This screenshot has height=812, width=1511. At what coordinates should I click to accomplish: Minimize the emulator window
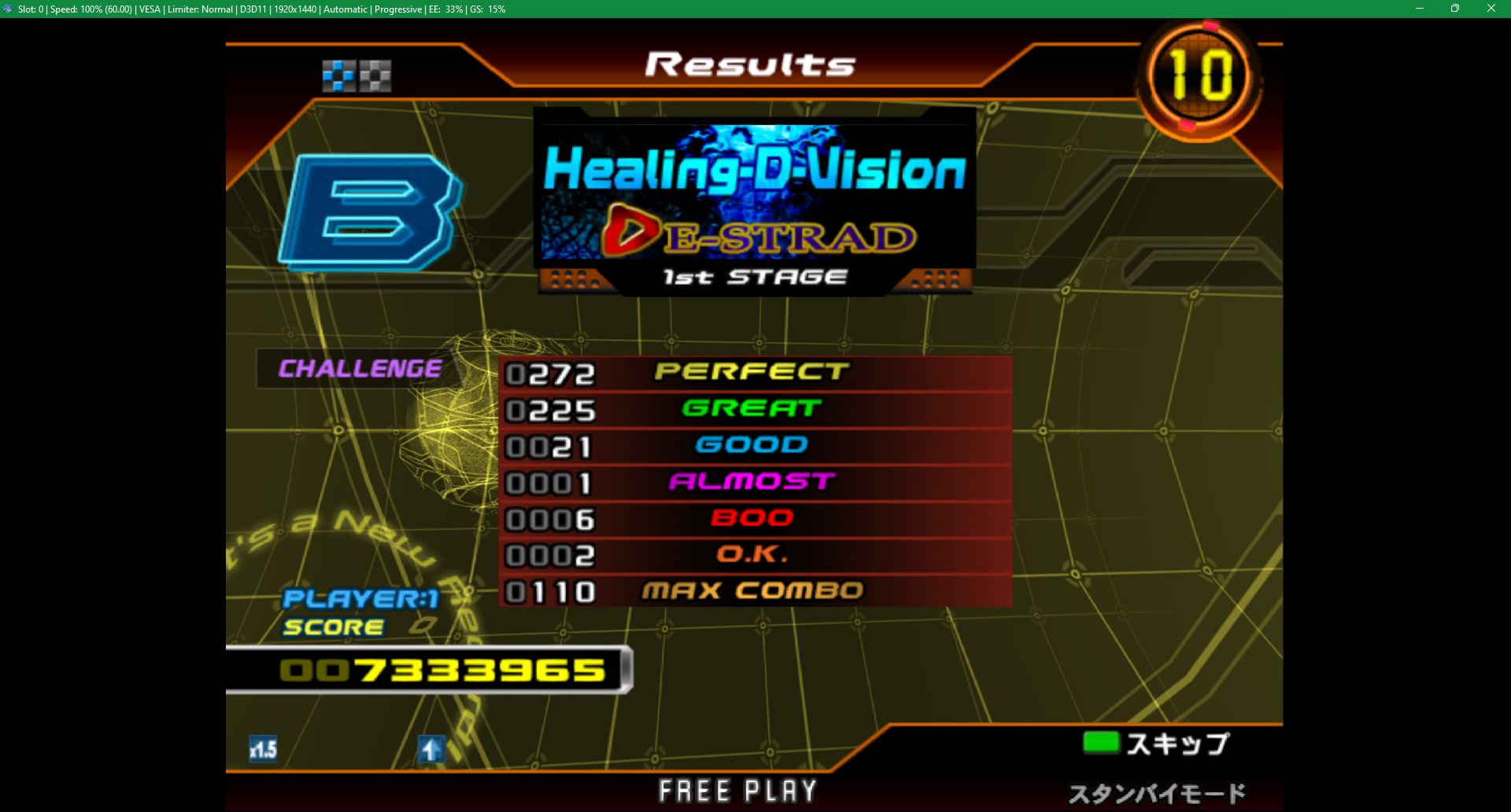[x=1420, y=9]
